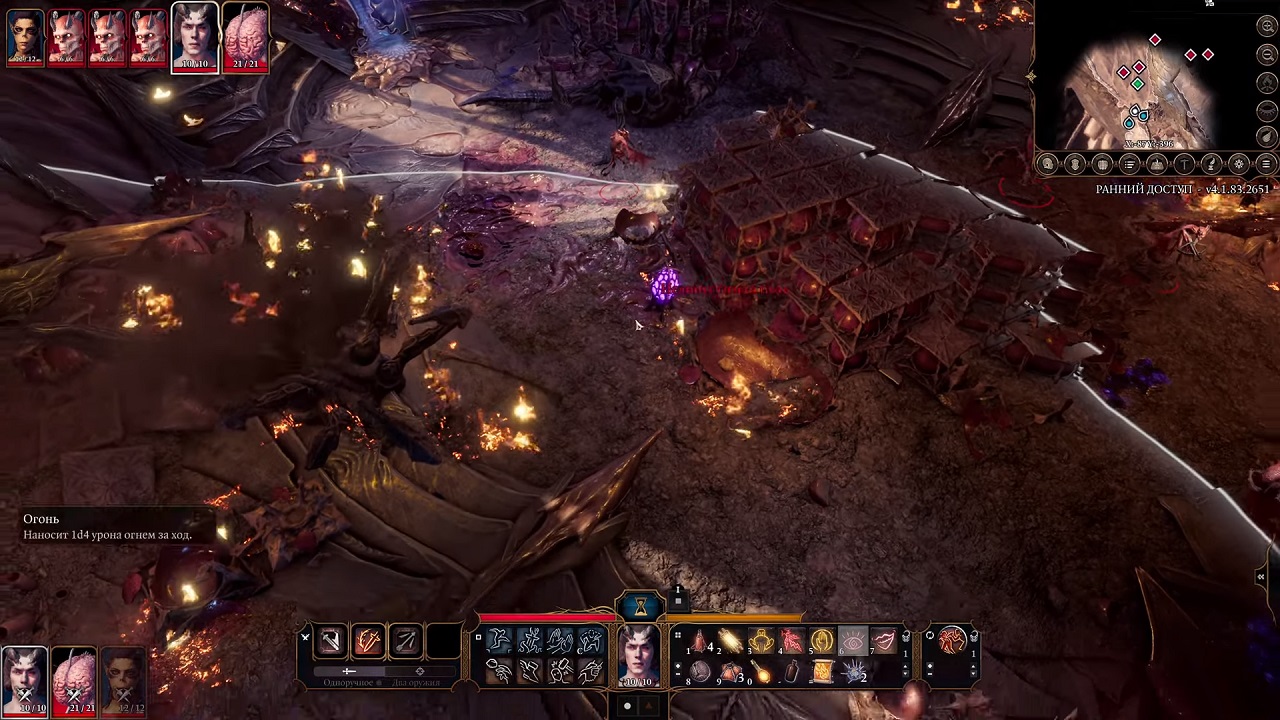Viewport: 1280px width, 720px height.
Task: Select the brain companion portrait at bottom left
Action: click(74, 678)
